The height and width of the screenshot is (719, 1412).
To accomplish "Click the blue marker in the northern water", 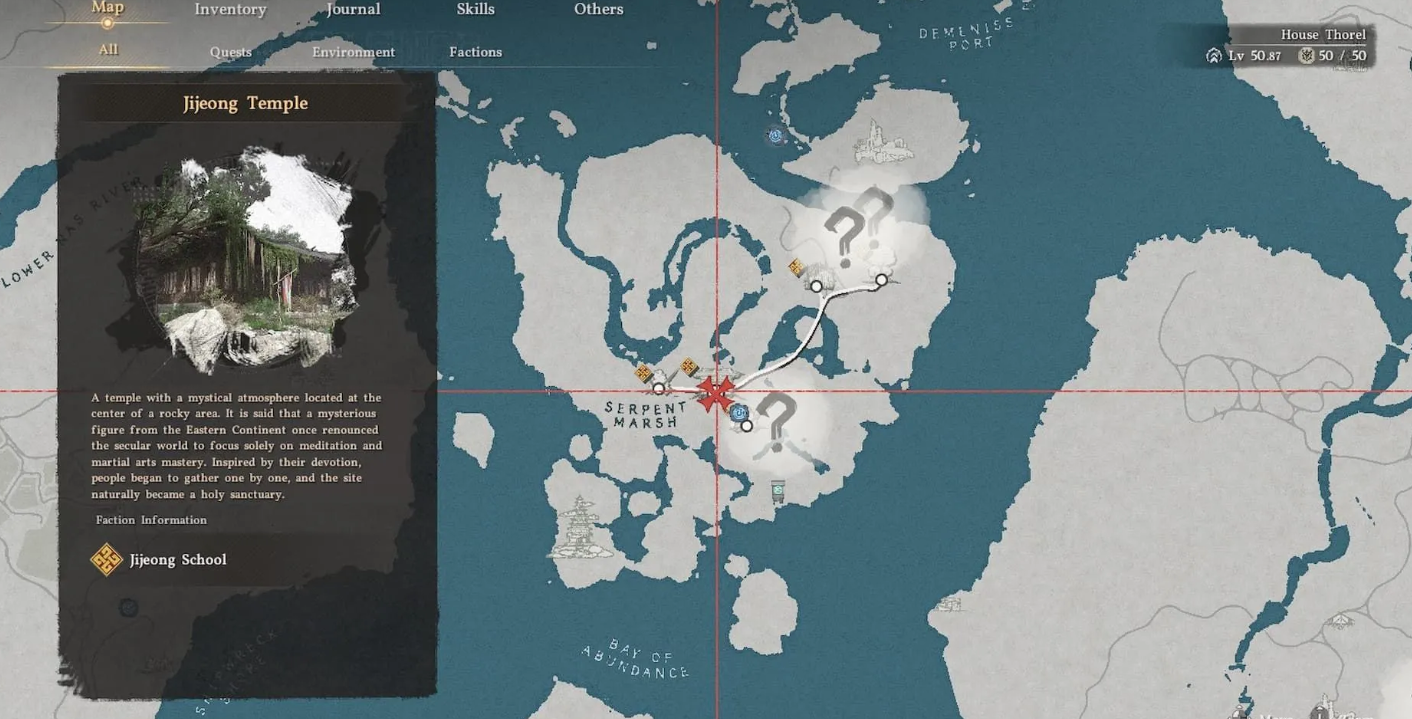I will coord(775,135).
